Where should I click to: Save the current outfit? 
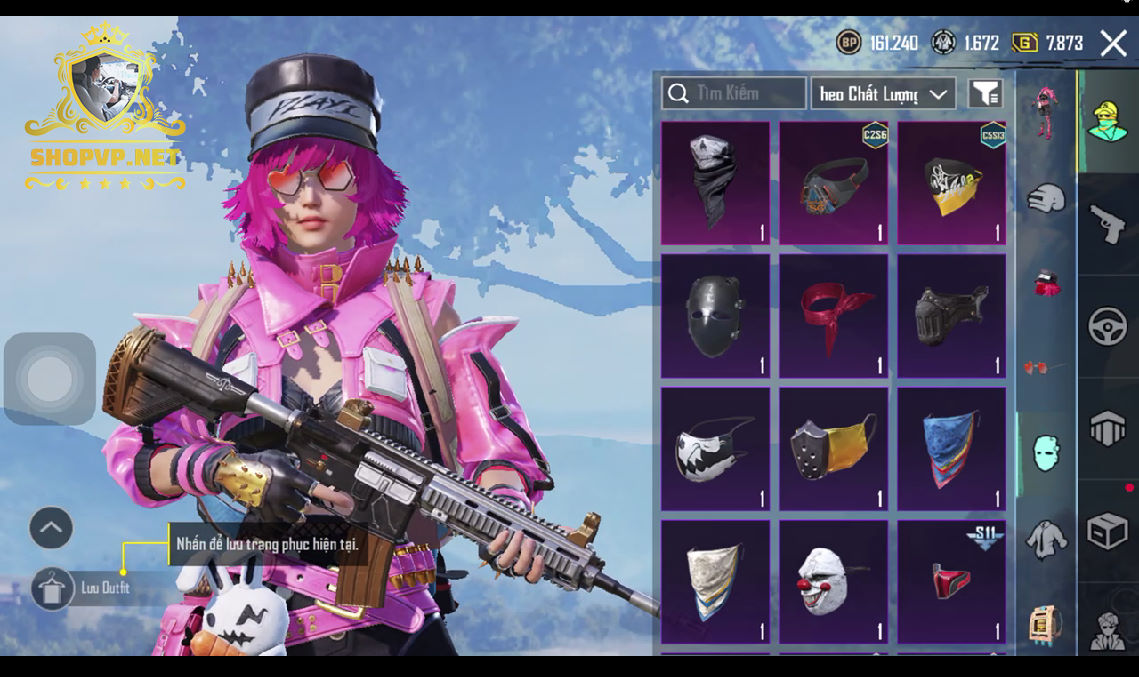point(52,588)
